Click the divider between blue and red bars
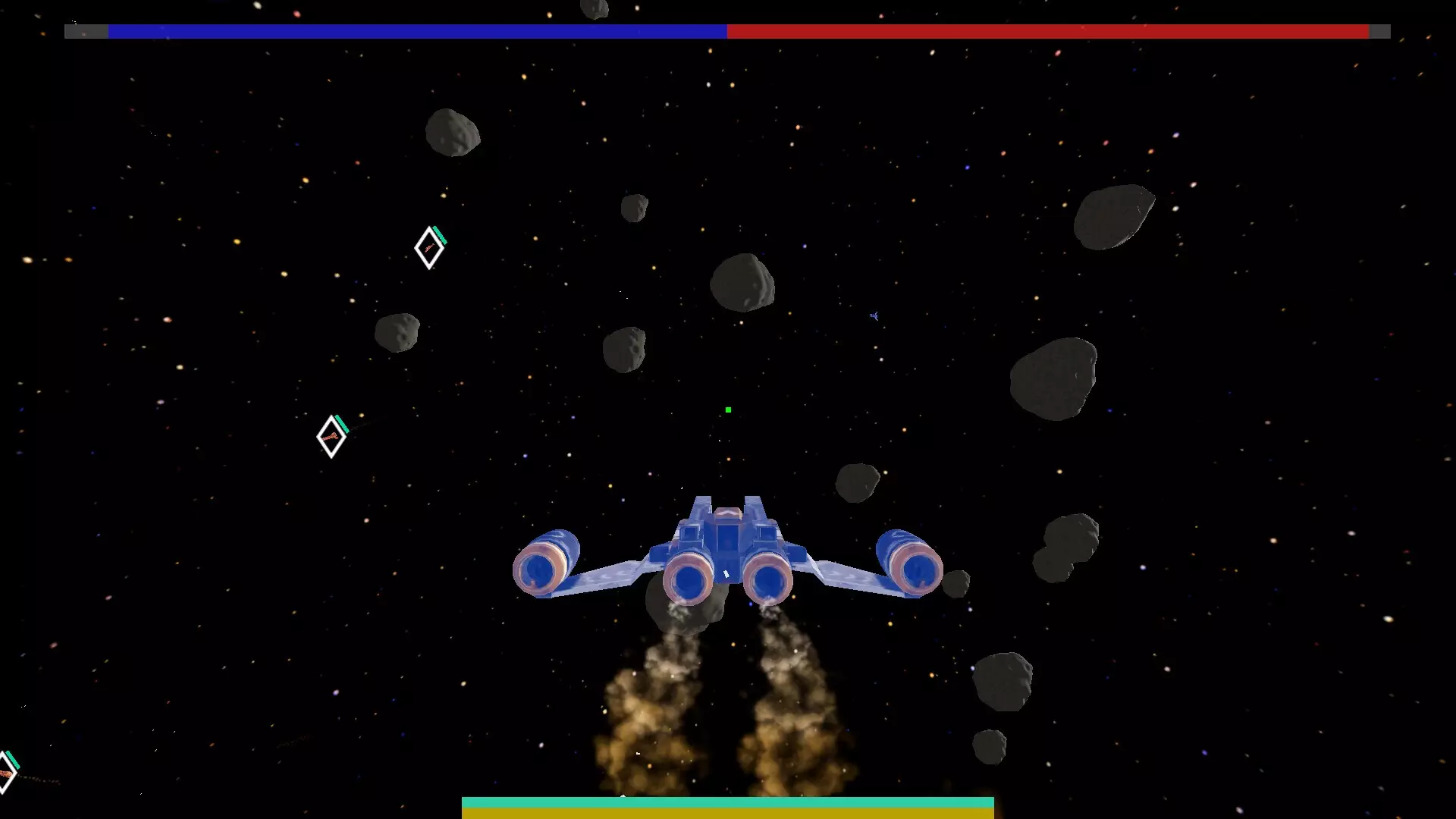Screen dimensions: 1456x819 click(727, 32)
